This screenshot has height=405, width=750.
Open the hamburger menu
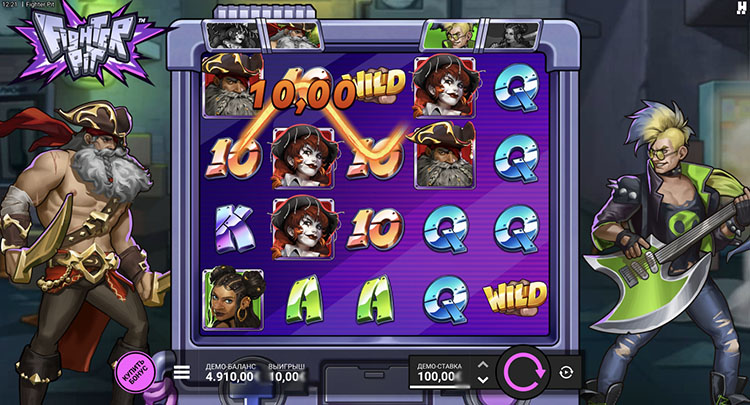point(181,372)
